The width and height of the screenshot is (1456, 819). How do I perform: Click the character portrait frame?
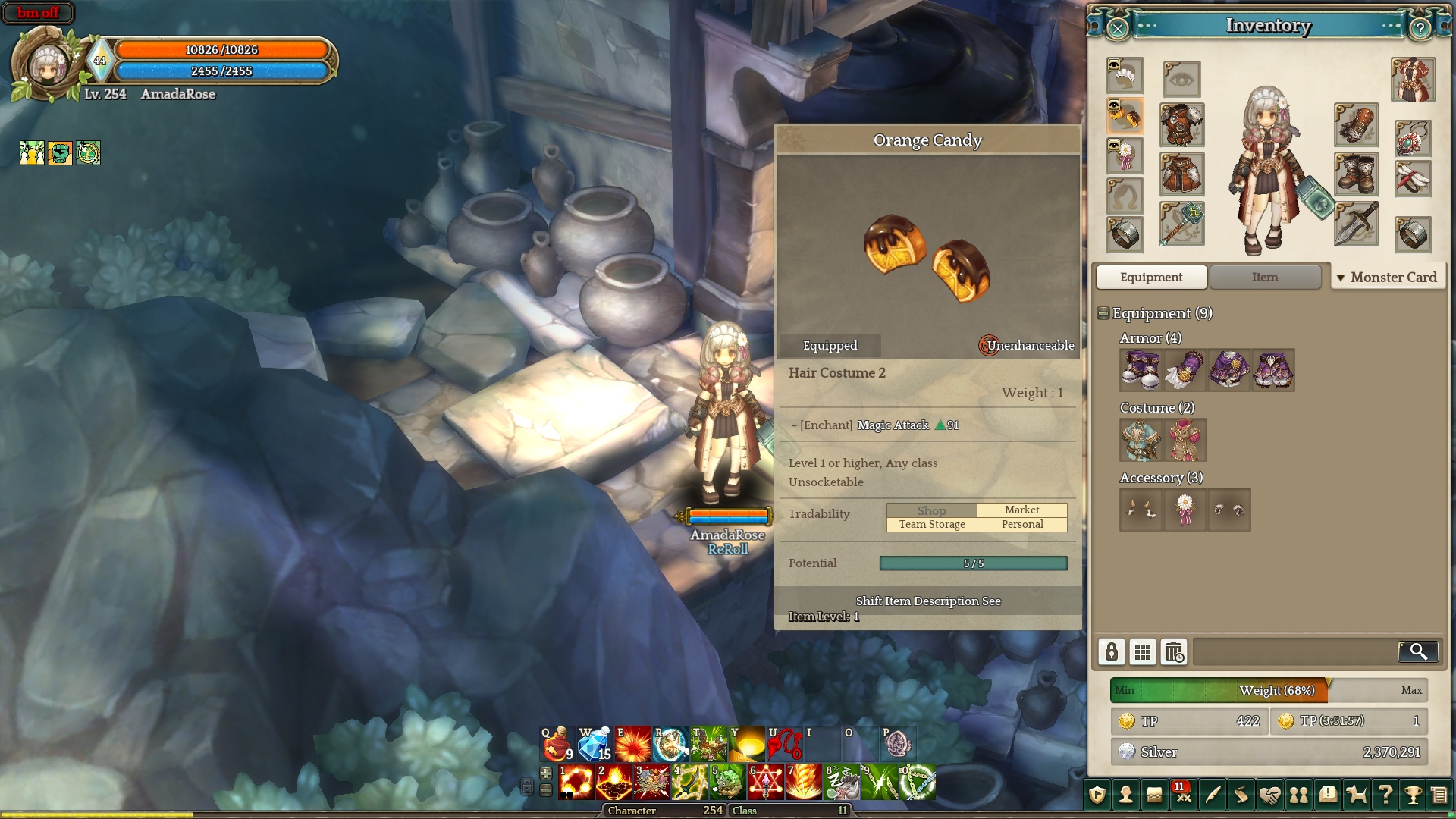pyautogui.click(x=48, y=66)
